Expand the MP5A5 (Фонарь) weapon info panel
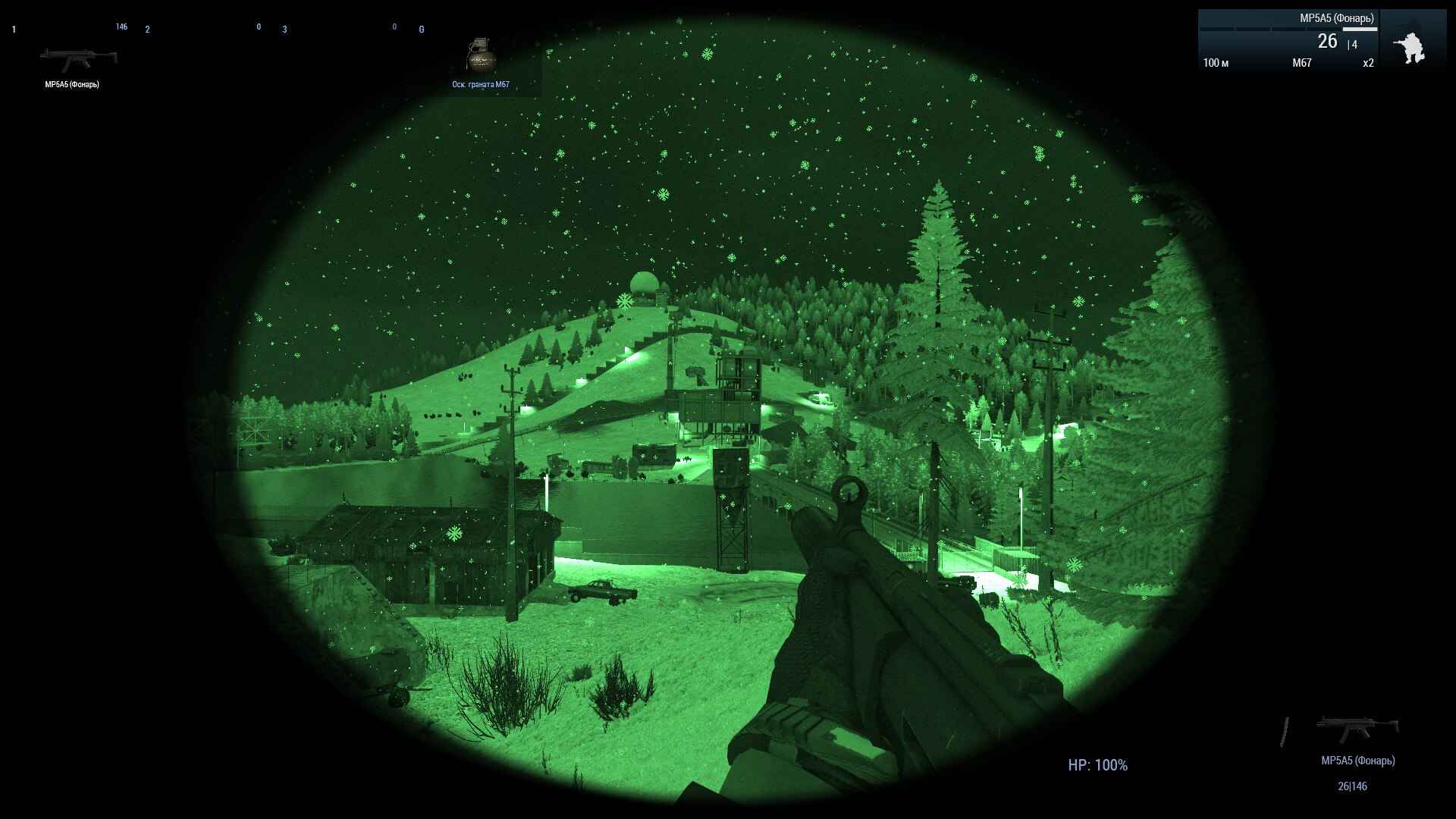The width and height of the screenshot is (1456, 819). pyautogui.click(x=1336, y=17)
